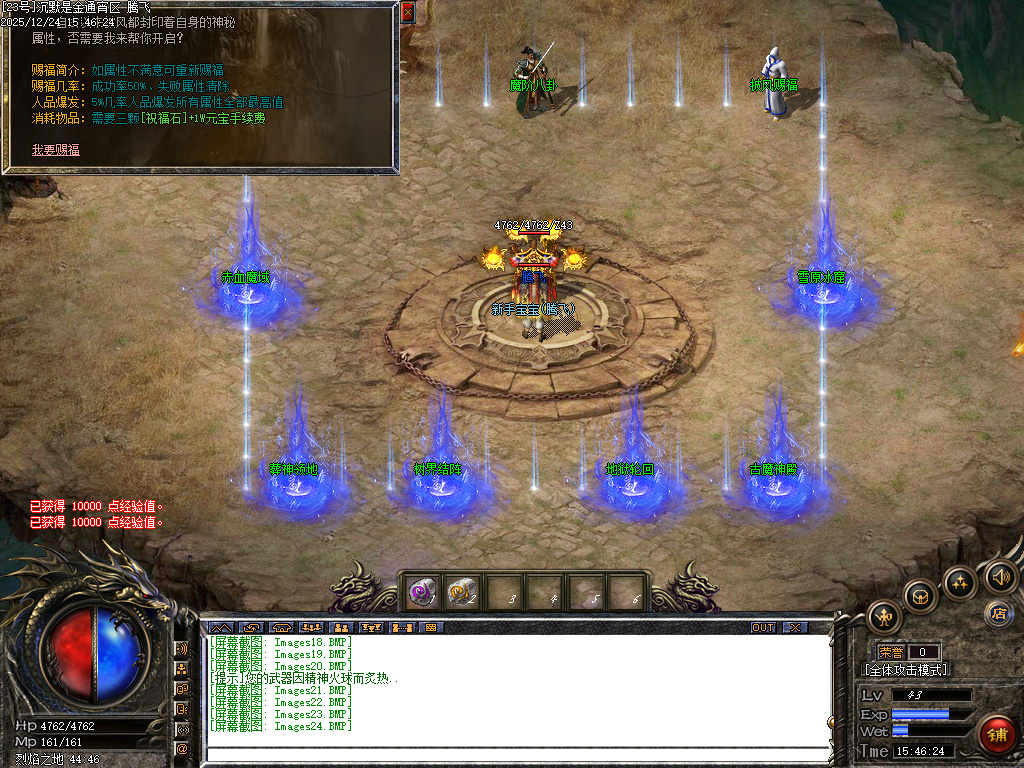Click the mountain-shaped first chat toolbar button
The image size is (1024, 768).
coord(221,628)
